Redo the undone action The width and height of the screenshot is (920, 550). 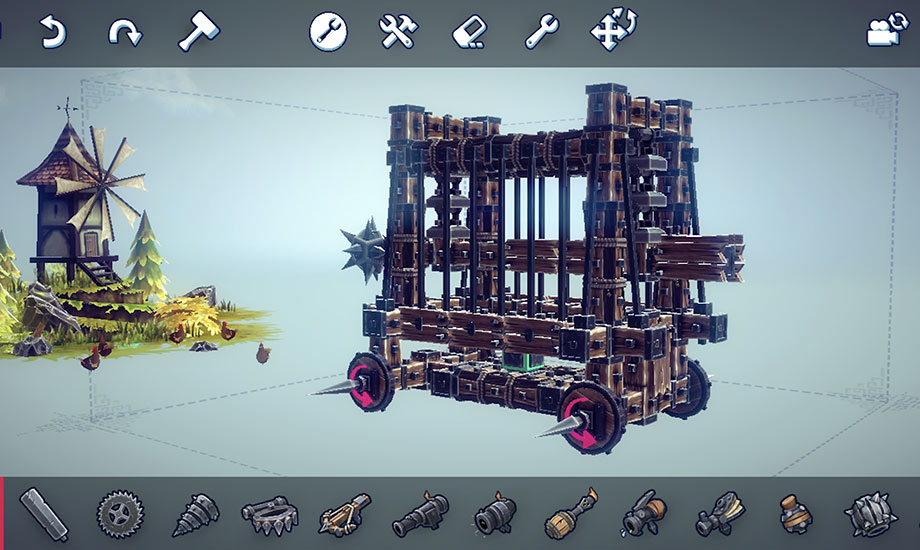(125, 33)
